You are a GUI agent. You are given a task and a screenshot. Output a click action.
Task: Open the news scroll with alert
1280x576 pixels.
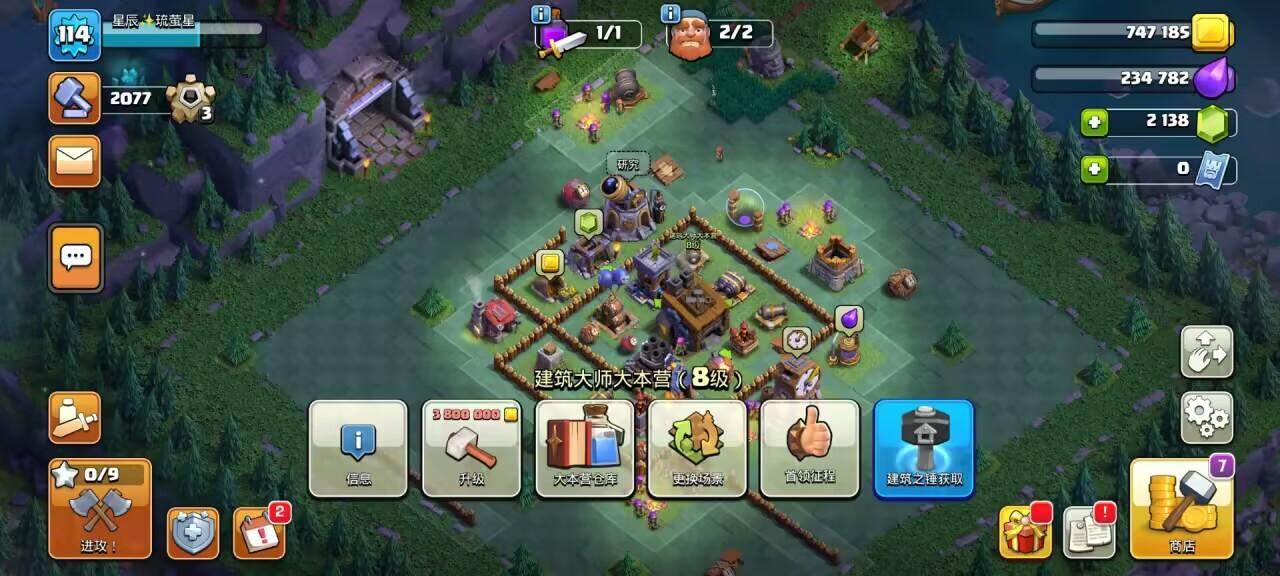pos(1089,531)
